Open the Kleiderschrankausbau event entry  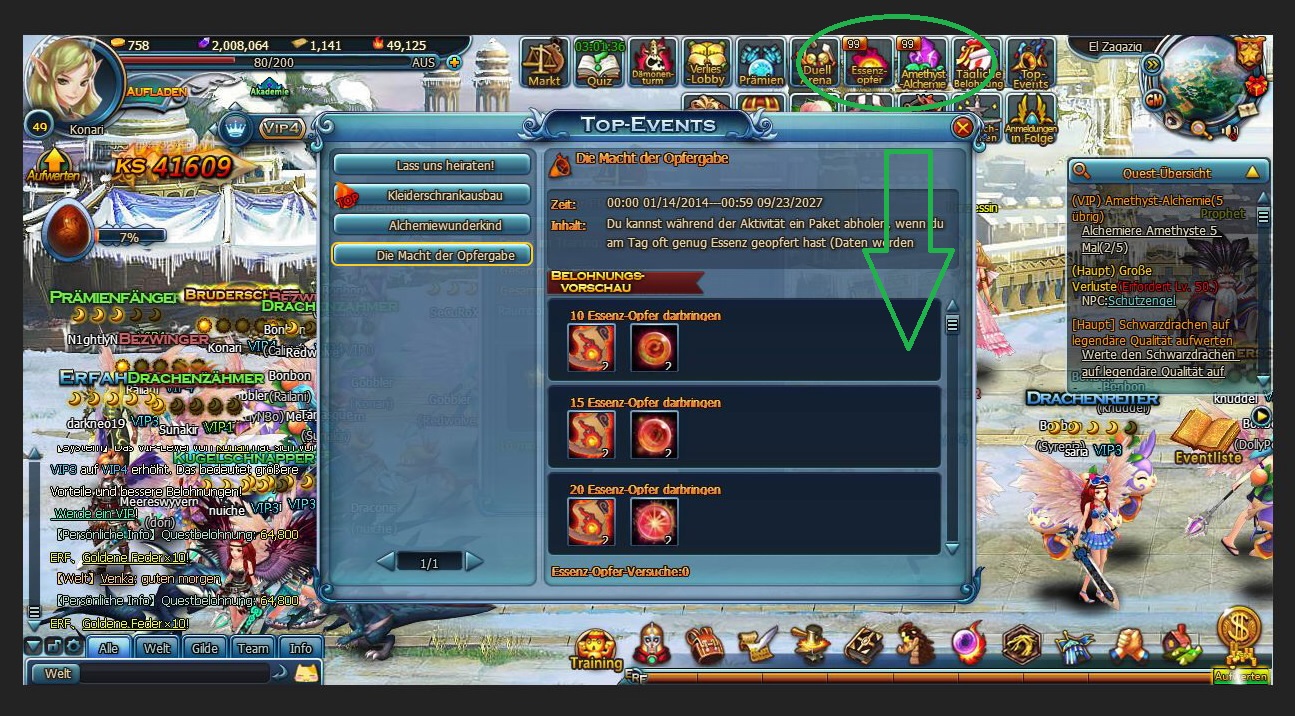[x=431, y=194]
